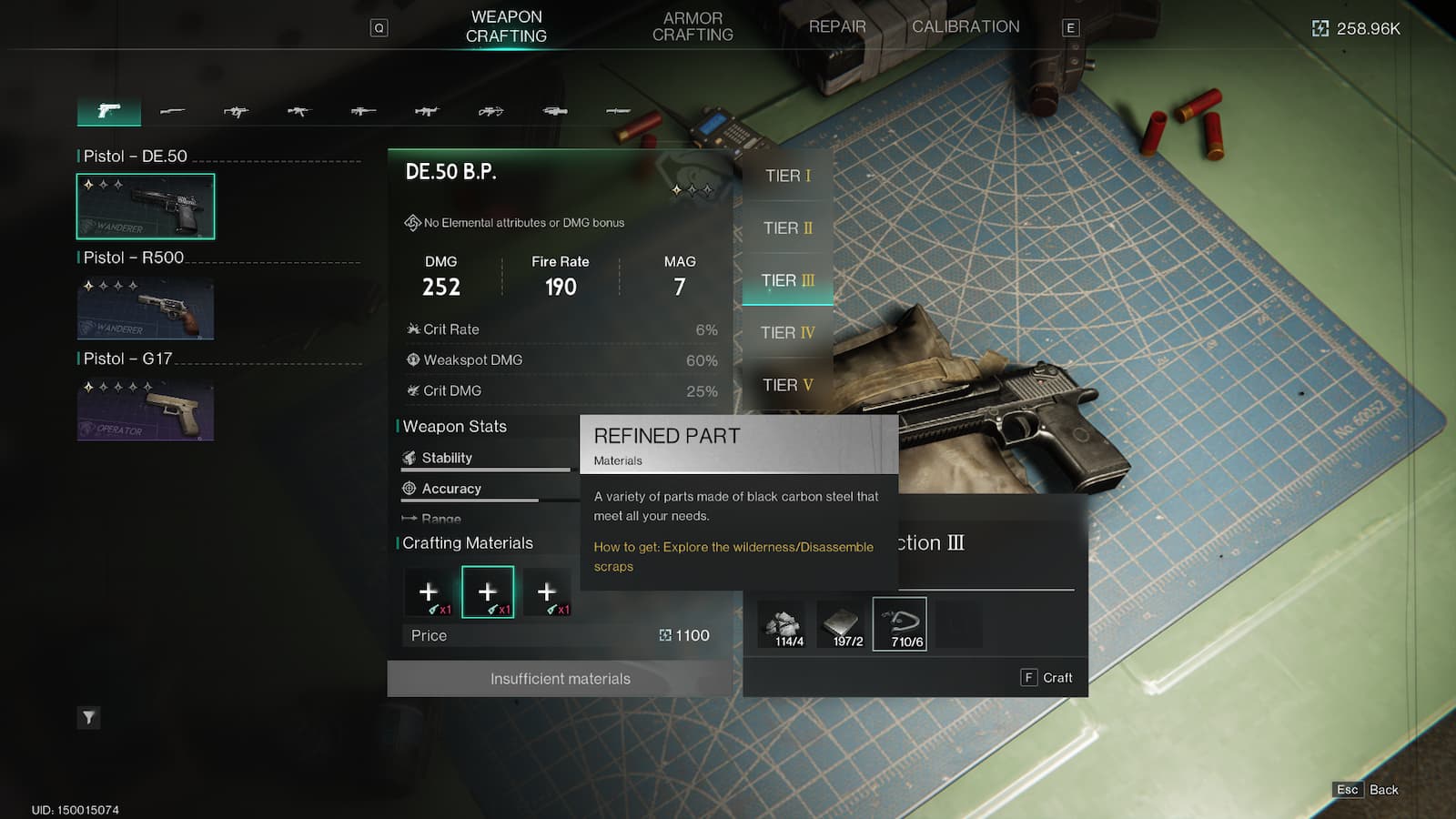Select the Refined Part material showing 710/6
Screen dimensions: 1456x819
click(899, 624)
